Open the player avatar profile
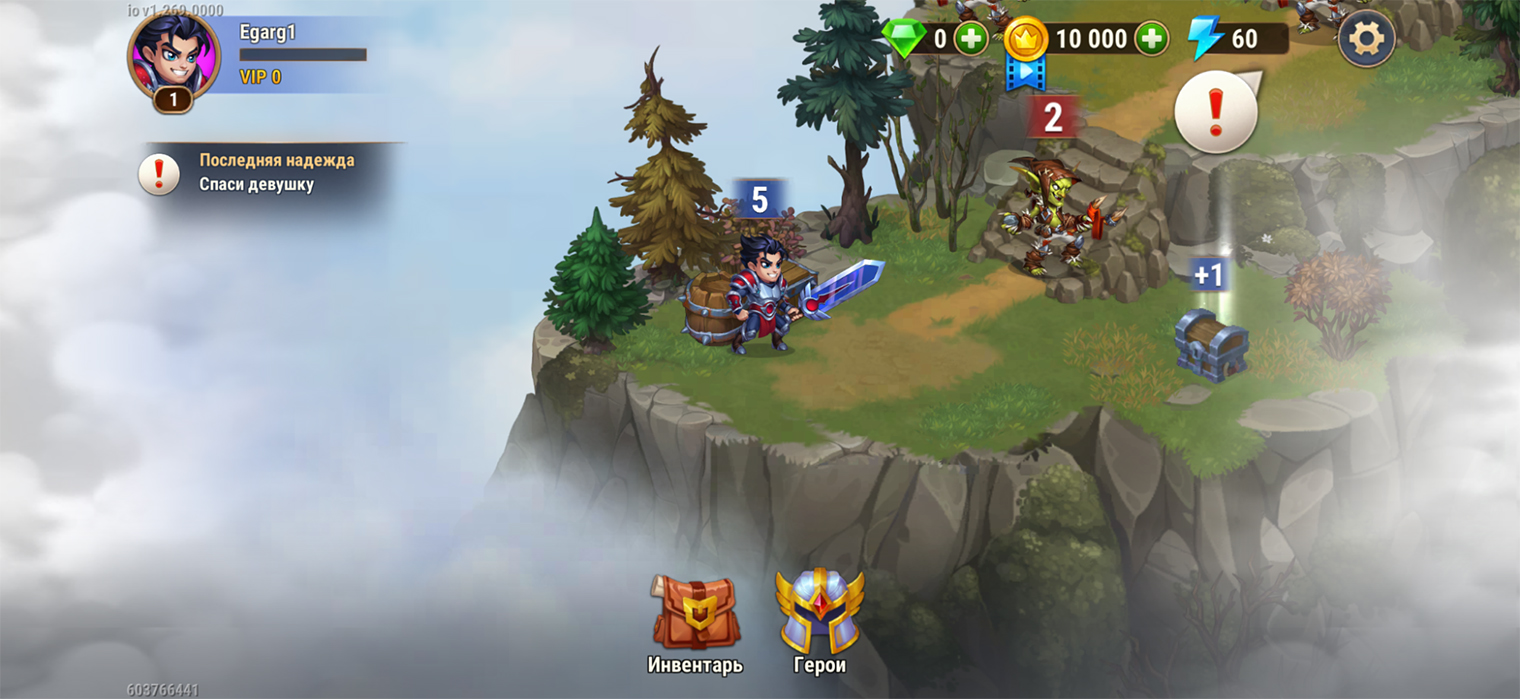The width and height of the screenshot is (1520, 699). point(173,58)
